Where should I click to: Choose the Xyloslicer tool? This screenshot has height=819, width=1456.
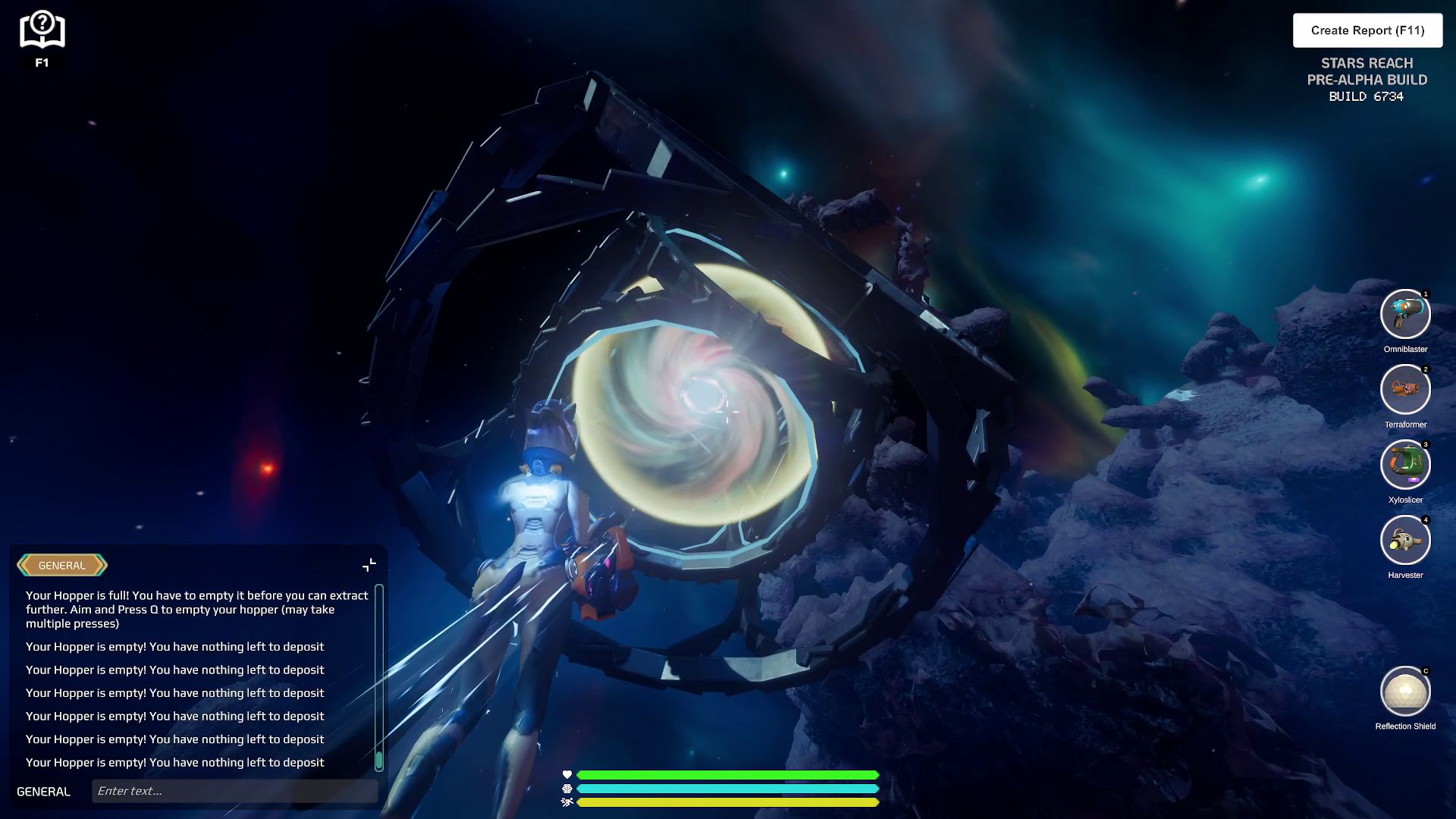[x=1405, y=464]
